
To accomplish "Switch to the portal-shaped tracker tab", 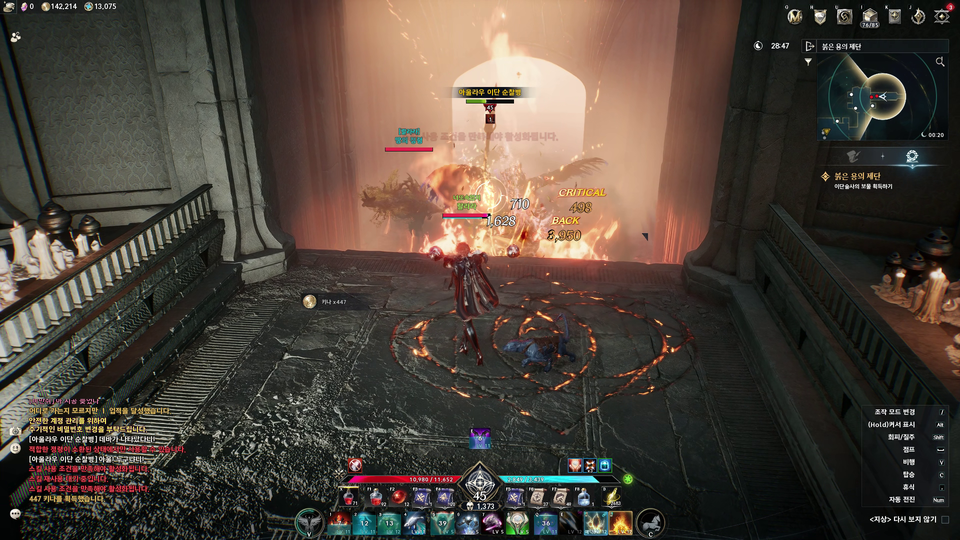I will point(912,156).
